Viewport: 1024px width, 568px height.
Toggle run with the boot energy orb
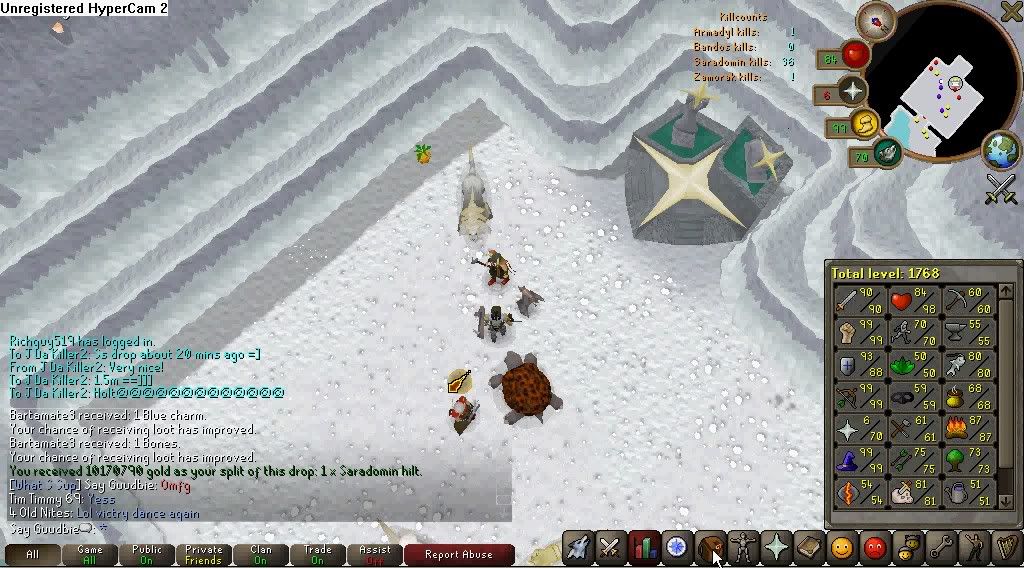click(x=865, y=125)
